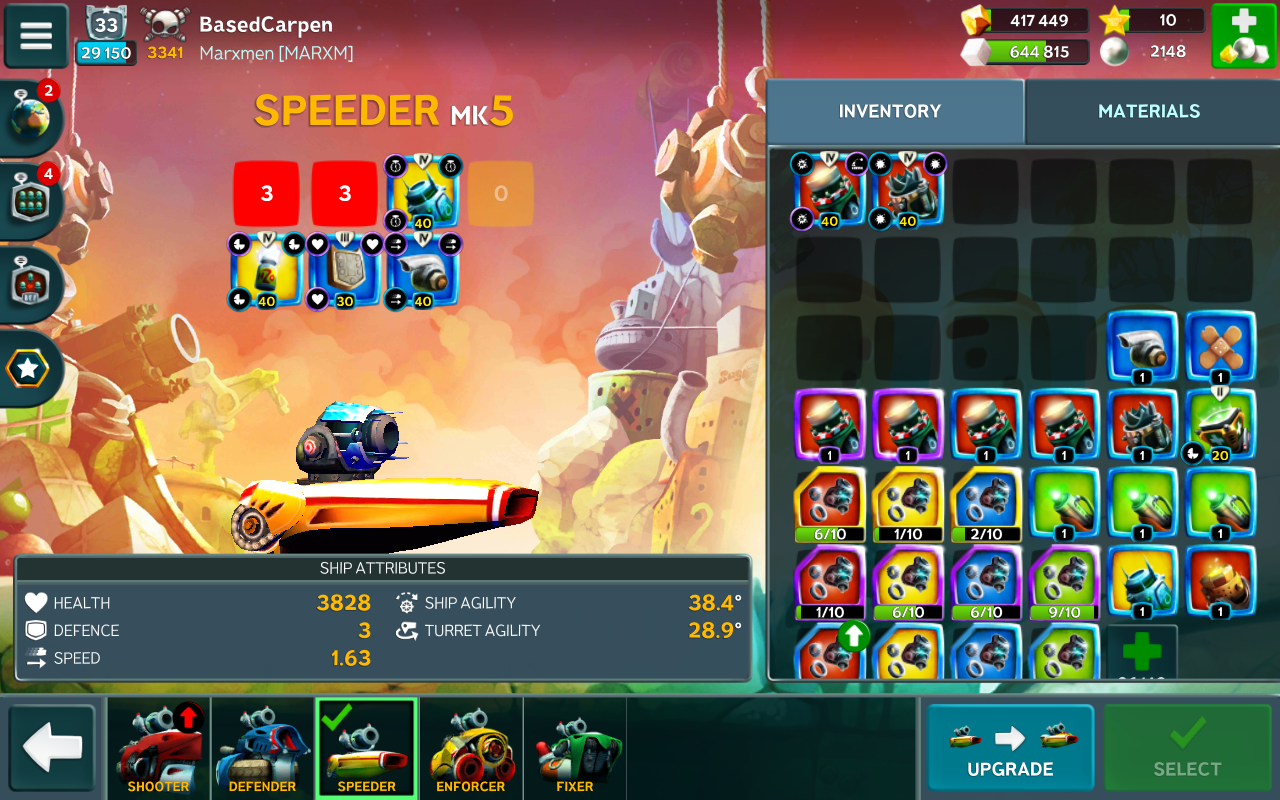
Task: Buy more currency with the green plus
Action: click(x=1242, y=36)
